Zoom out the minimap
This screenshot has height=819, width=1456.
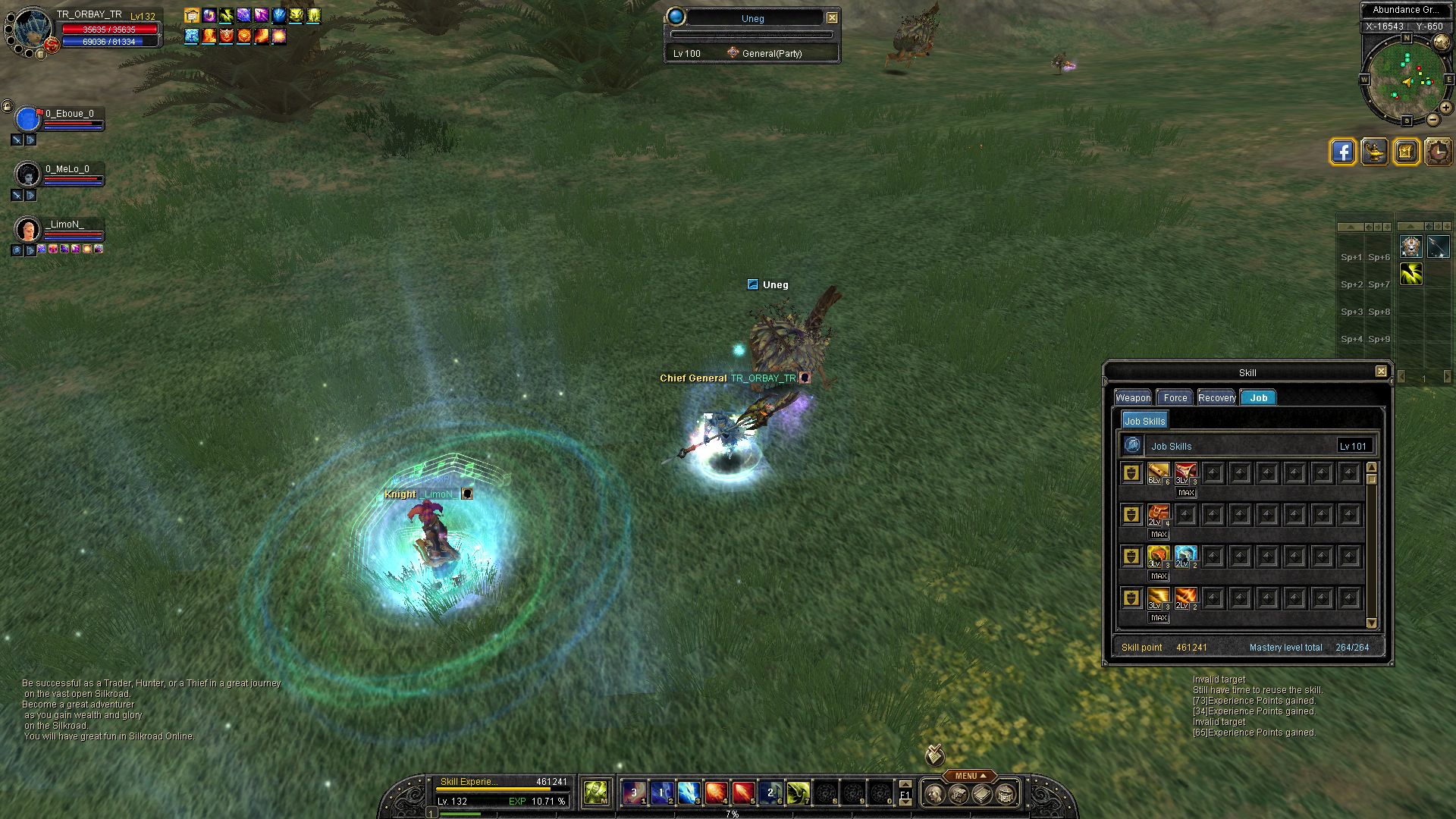1432,120
